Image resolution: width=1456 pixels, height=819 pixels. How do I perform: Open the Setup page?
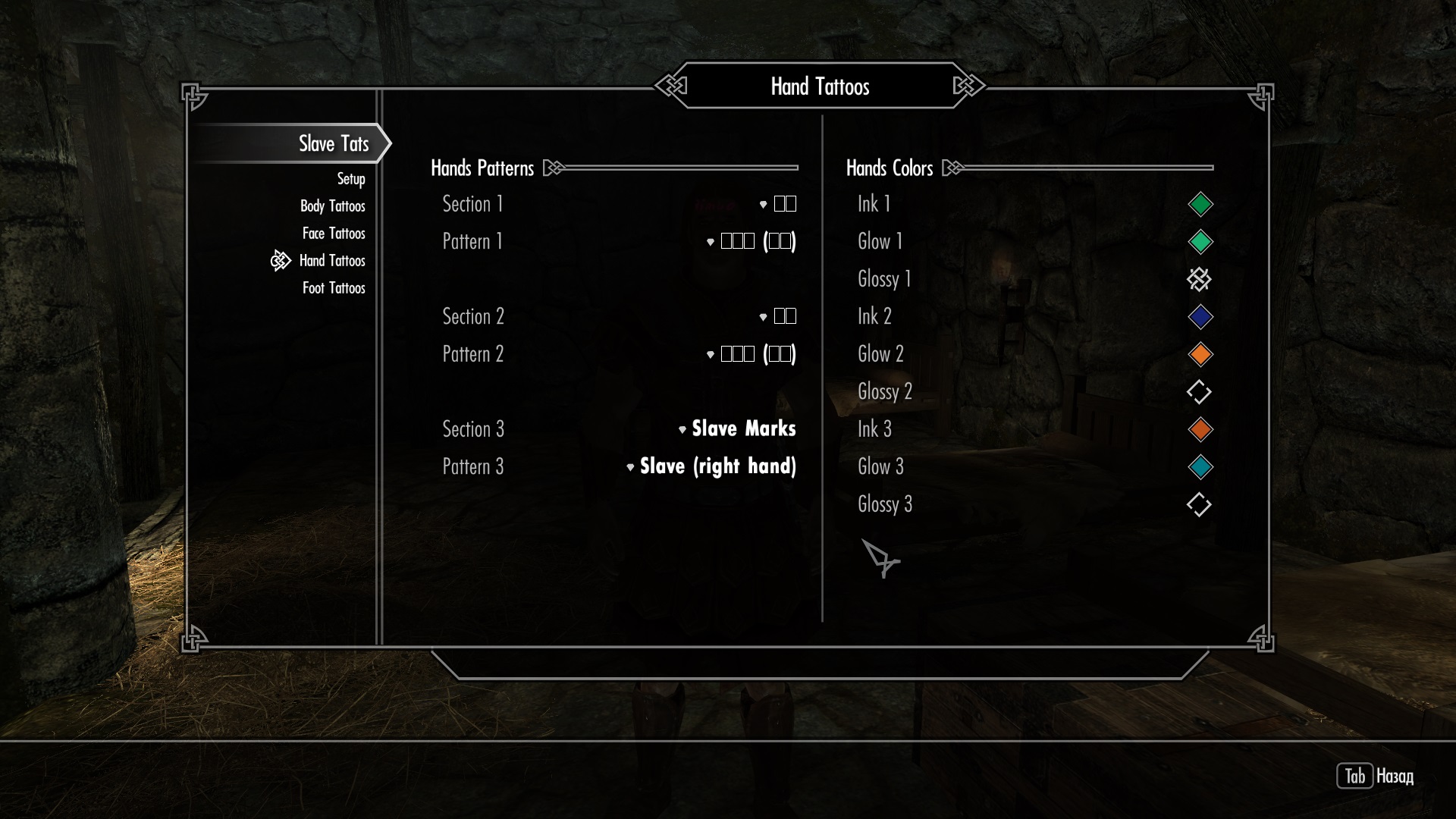point(350,179)
